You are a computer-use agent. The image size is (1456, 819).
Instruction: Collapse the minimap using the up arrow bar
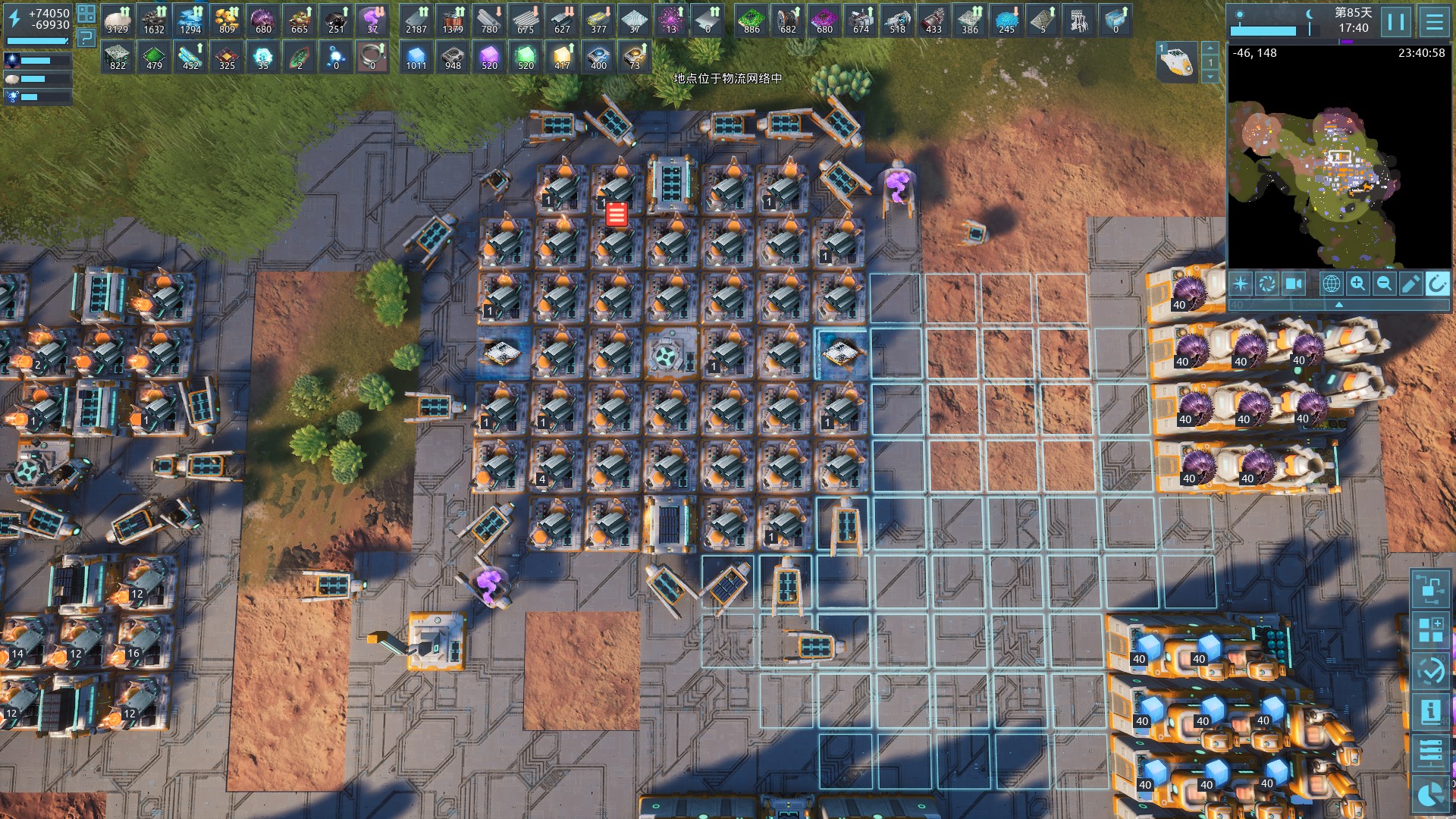(x=1339, y=304)
